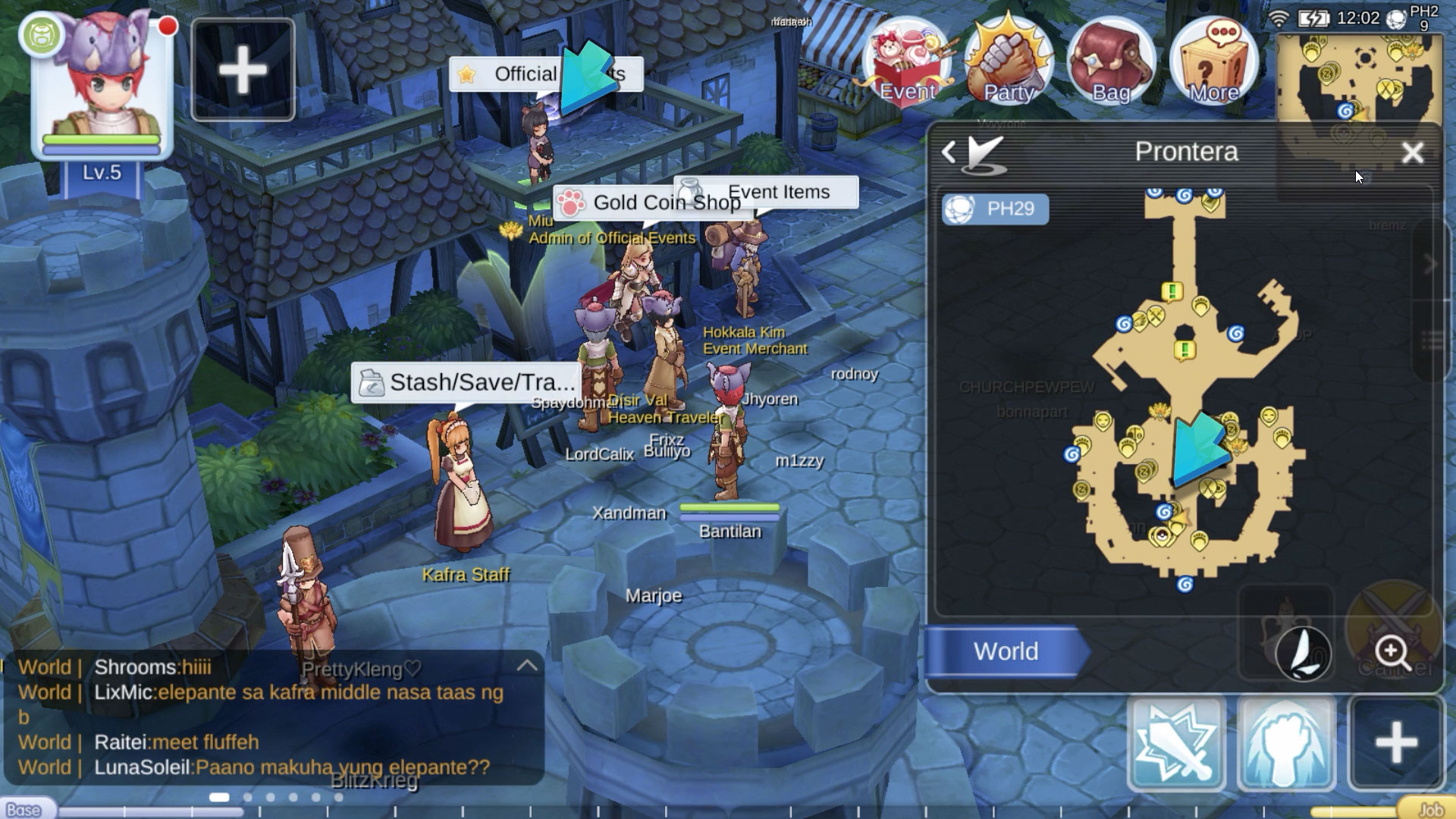Go back from the Prontera map
This screenshot has height=819, width=1456.
(x=949, y=152)
